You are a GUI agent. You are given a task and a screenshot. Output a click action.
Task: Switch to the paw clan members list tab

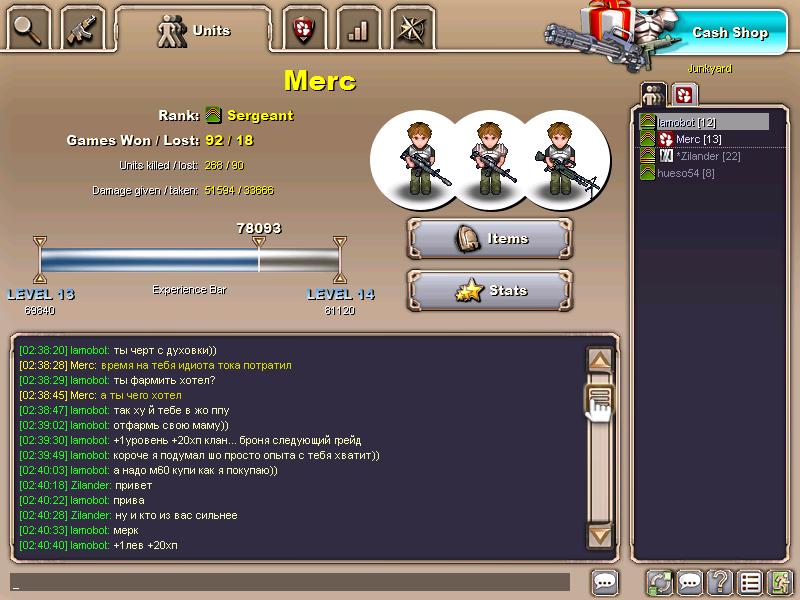point(684,95)
